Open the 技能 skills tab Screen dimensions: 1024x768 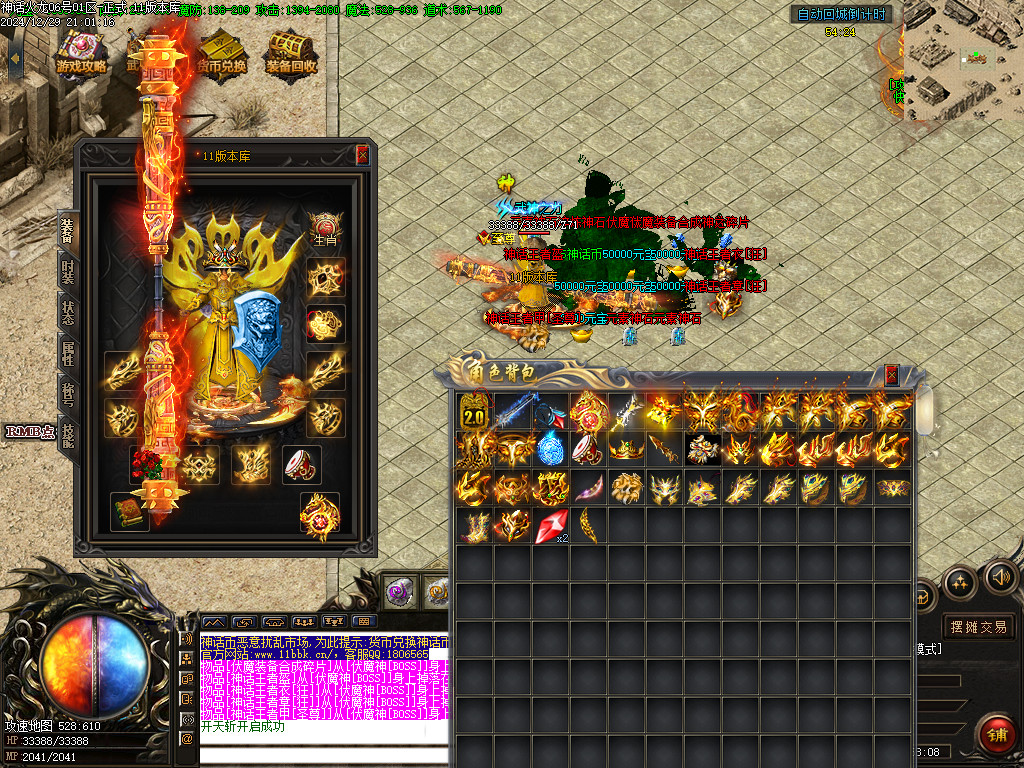[x=67, y=435]
